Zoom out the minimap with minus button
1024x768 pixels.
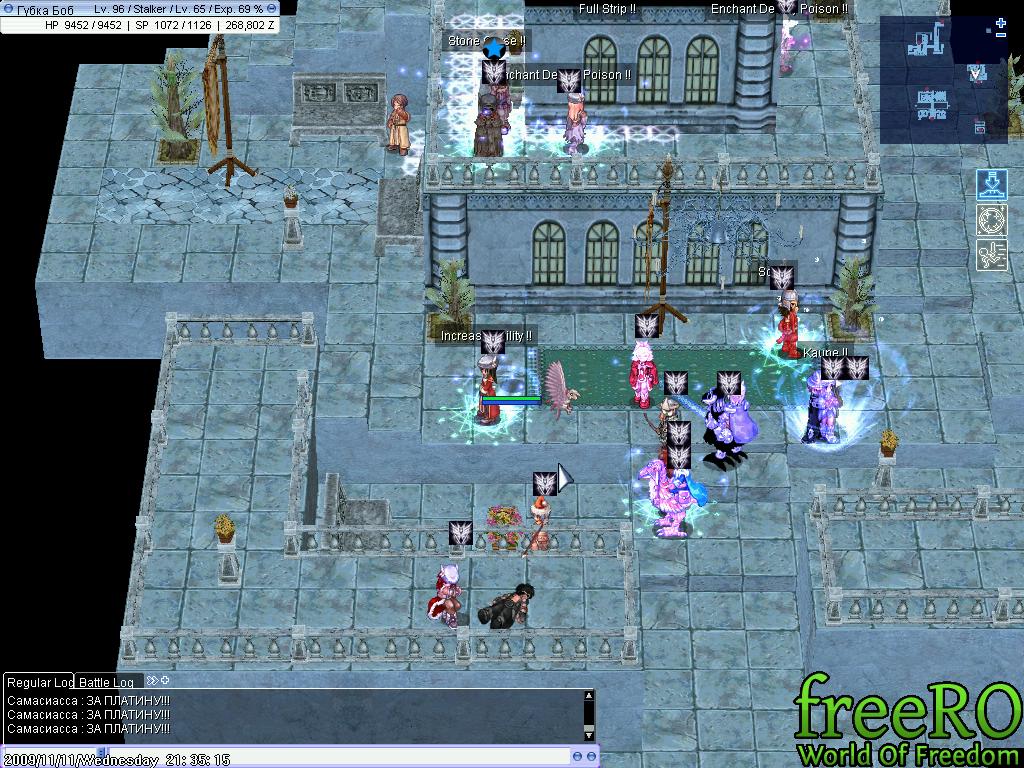(x=1001, y=36)
